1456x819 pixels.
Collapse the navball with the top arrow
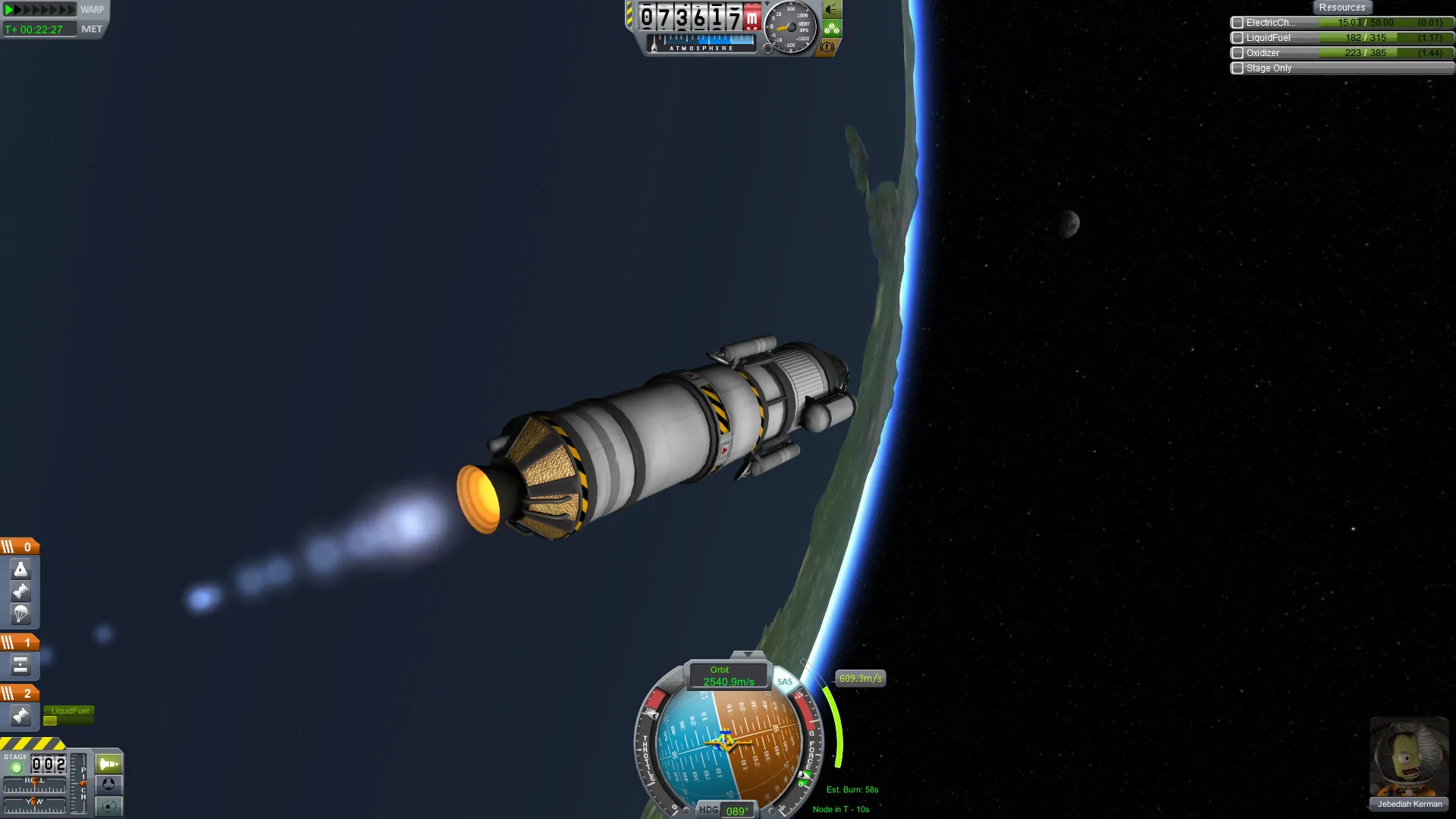[x=748, y=654]
